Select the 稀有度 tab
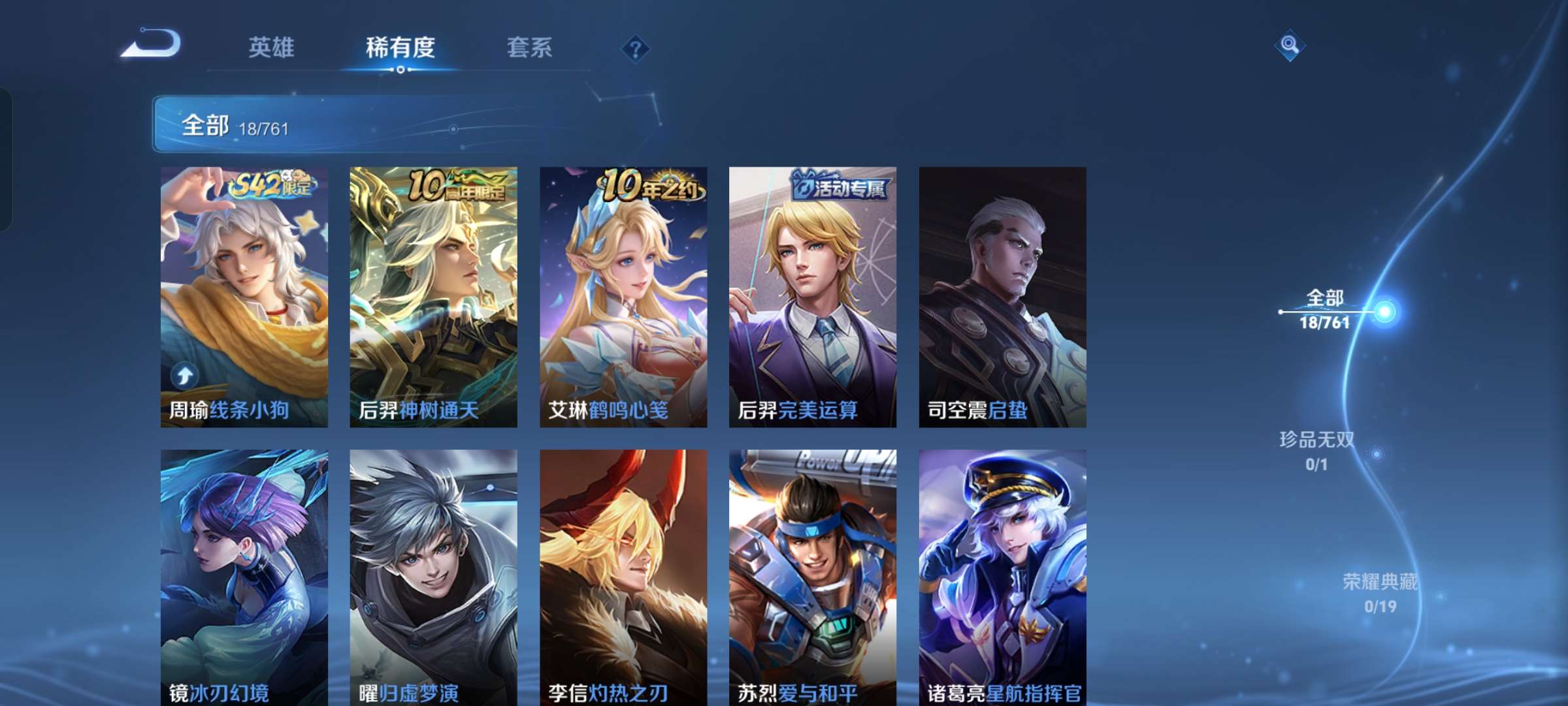The width and height of the screenshot is (1568, 706). 400,48
